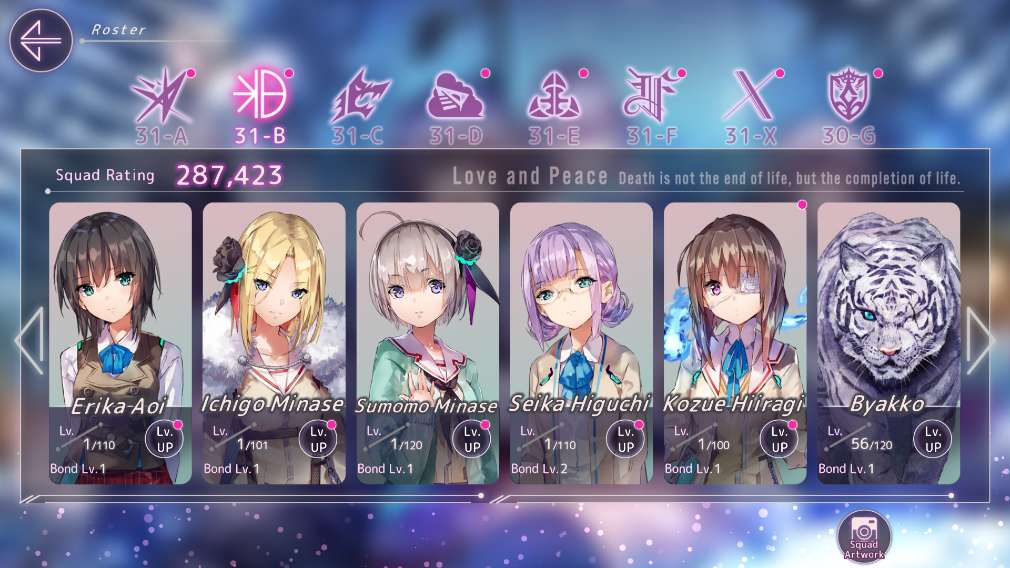Open squad 31-C tab
1010x568 pixels.
click(358, 103)
